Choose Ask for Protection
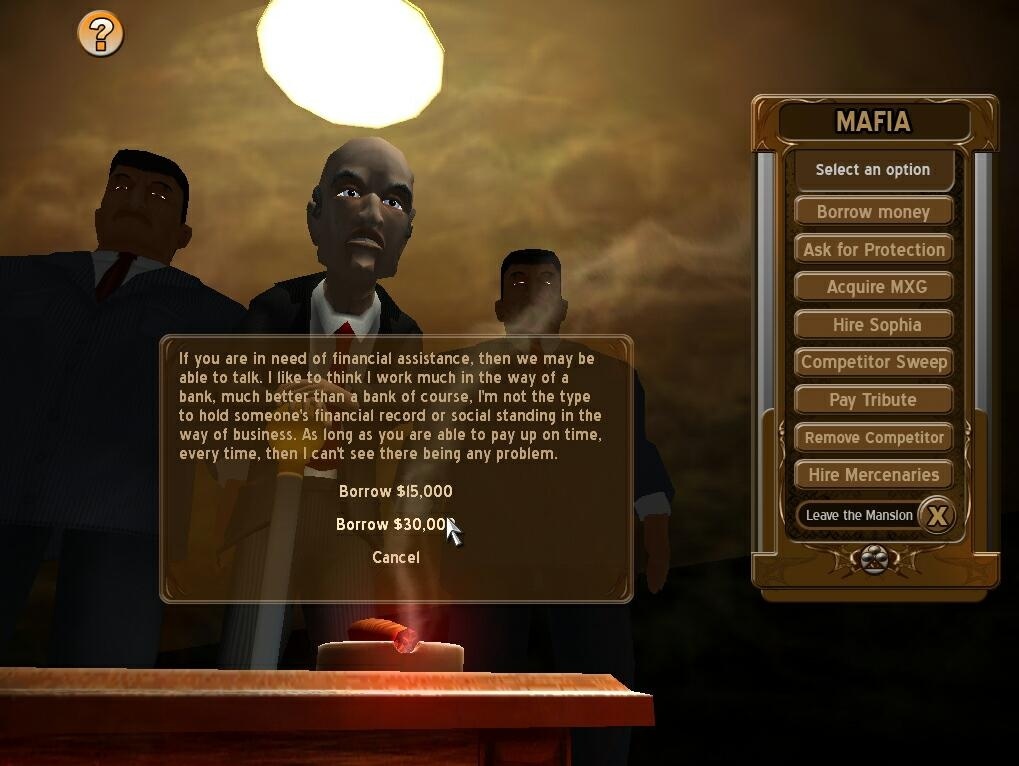 pyautogui.click(x=873, y=250)
